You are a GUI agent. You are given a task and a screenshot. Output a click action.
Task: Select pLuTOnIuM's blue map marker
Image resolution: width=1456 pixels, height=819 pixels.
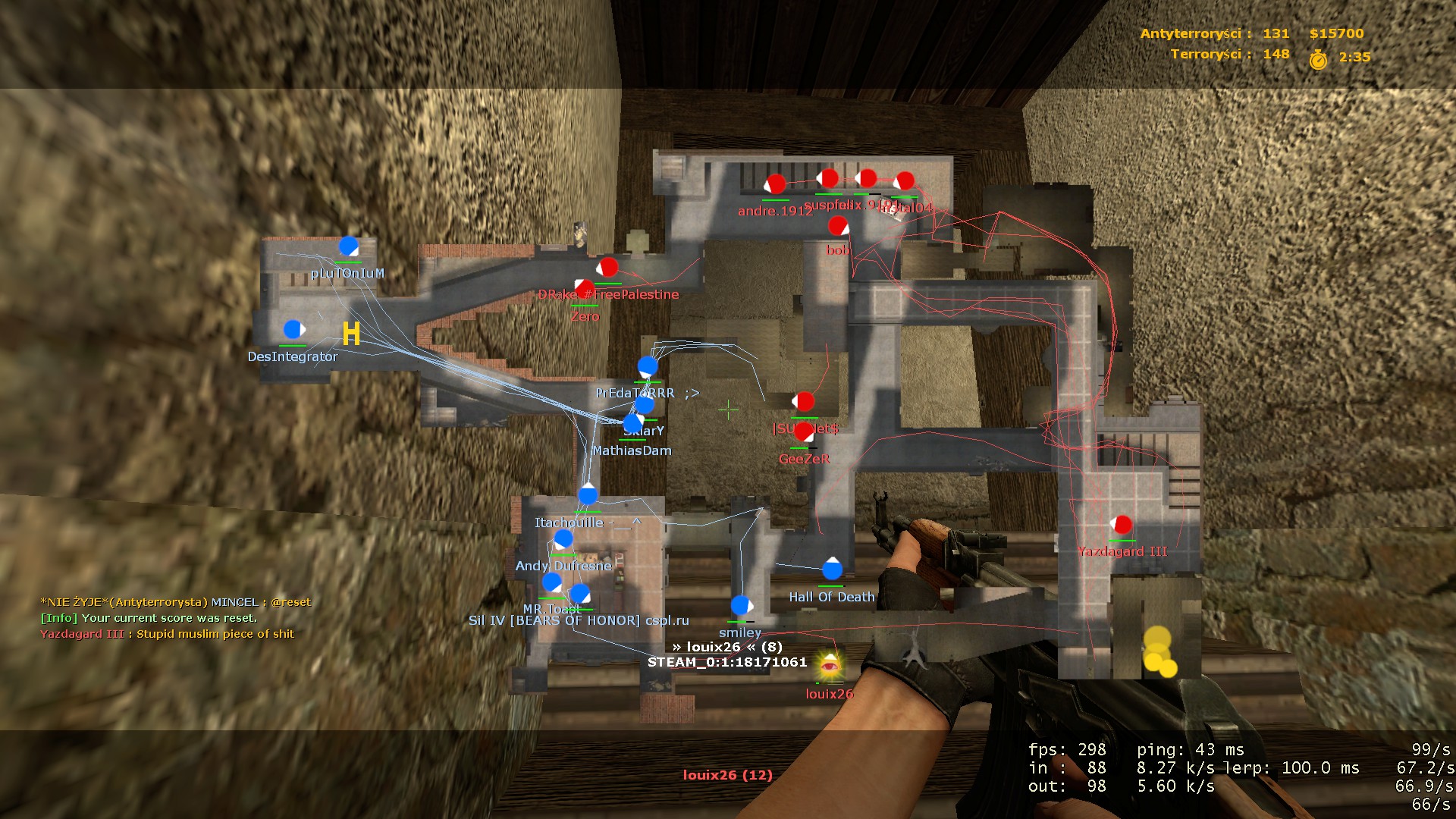[348, 246]
